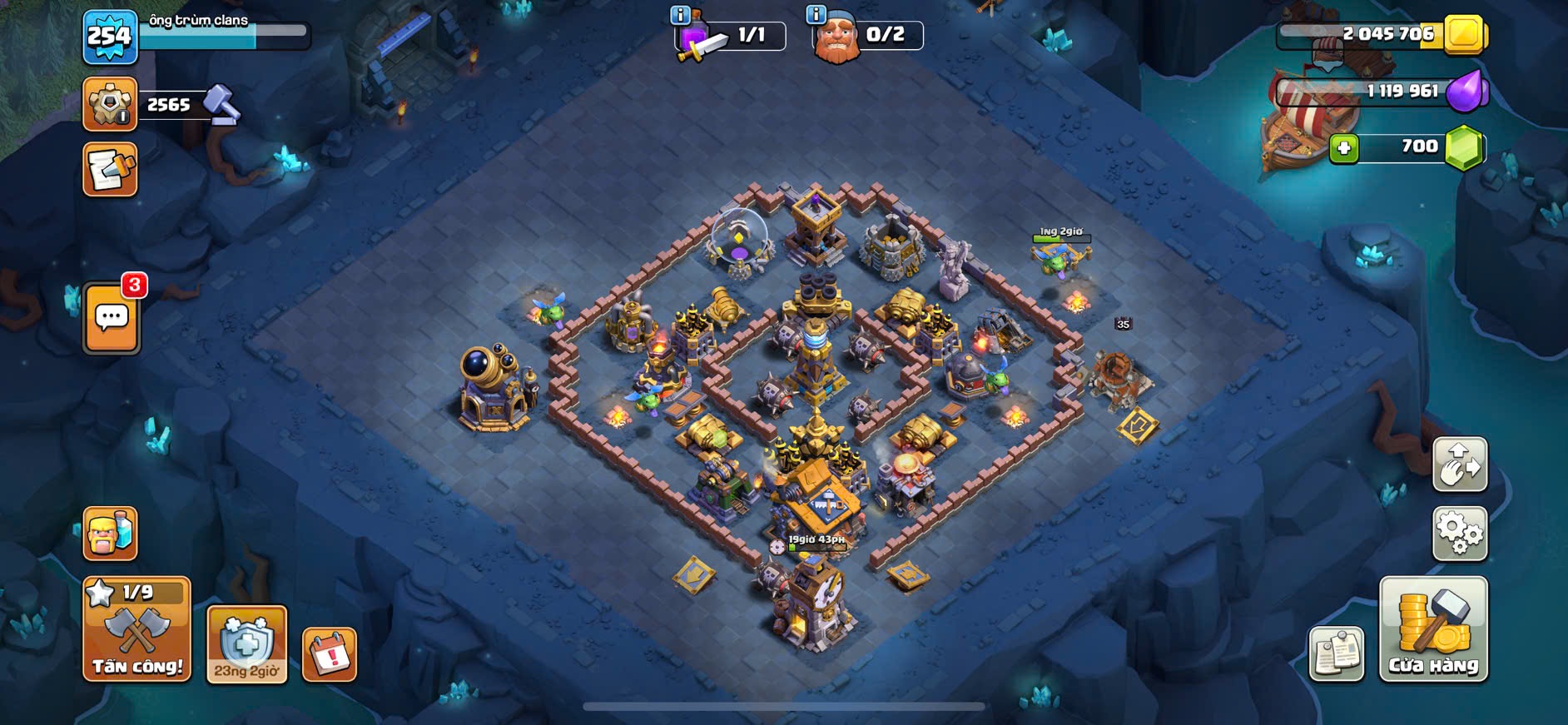Open the layout editor button
Viewport: 1568px width, 725px height.
(x=1459, y=464)
